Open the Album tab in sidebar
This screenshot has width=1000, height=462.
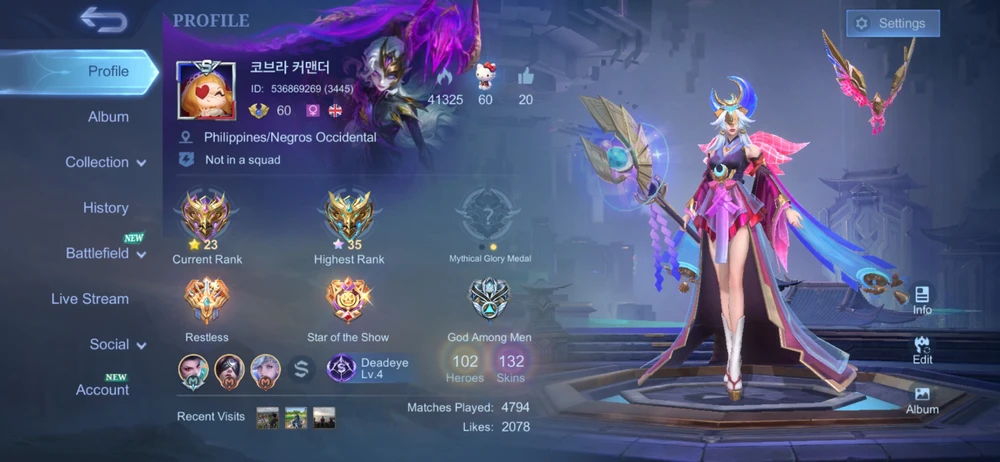[x=108, y=117]
